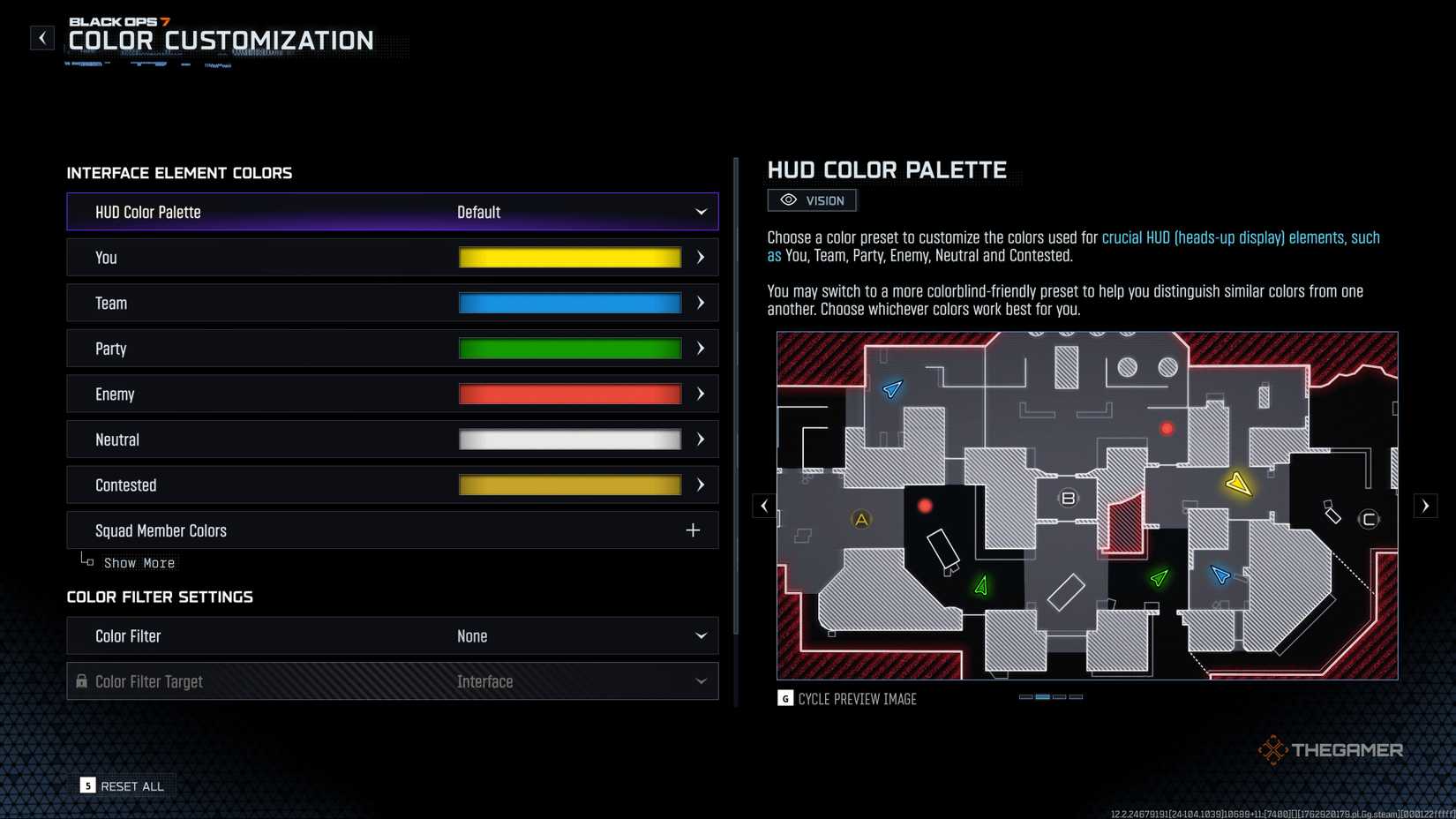Click the Color Filter Settings heading
This screenshot has width=1456, height=819.
(160, 597)
